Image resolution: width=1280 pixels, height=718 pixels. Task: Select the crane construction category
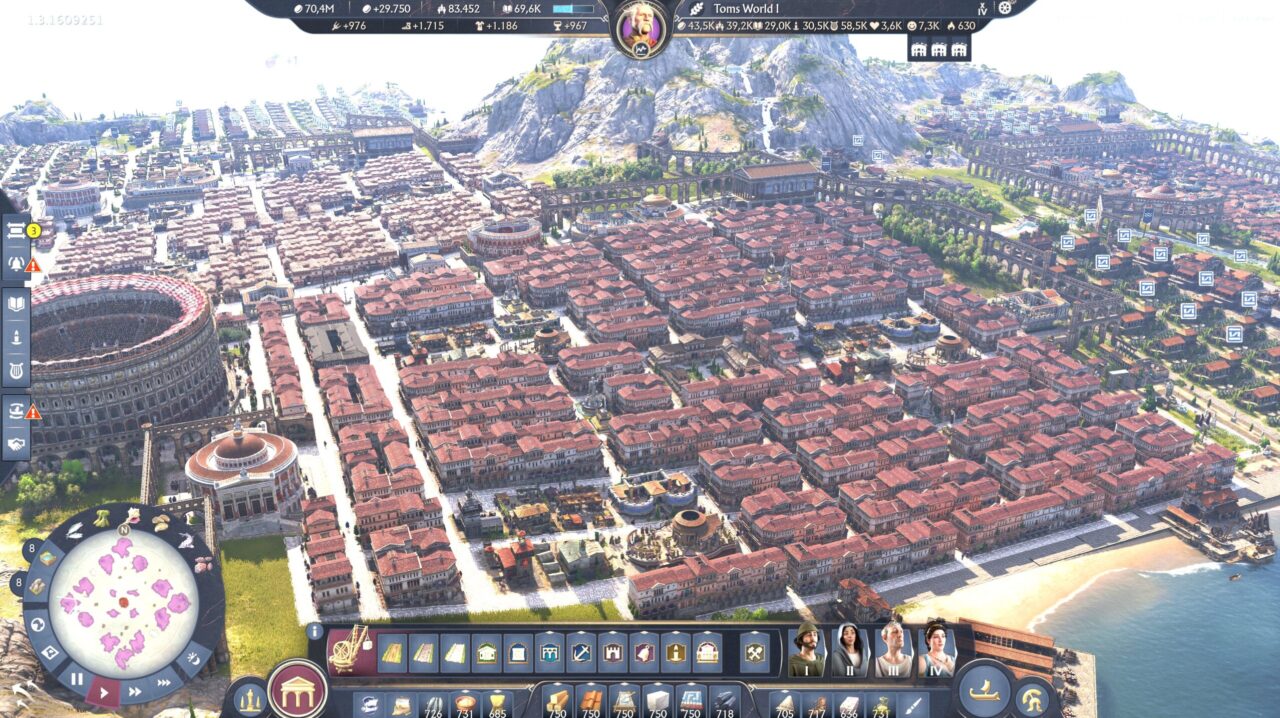[351, 651]
